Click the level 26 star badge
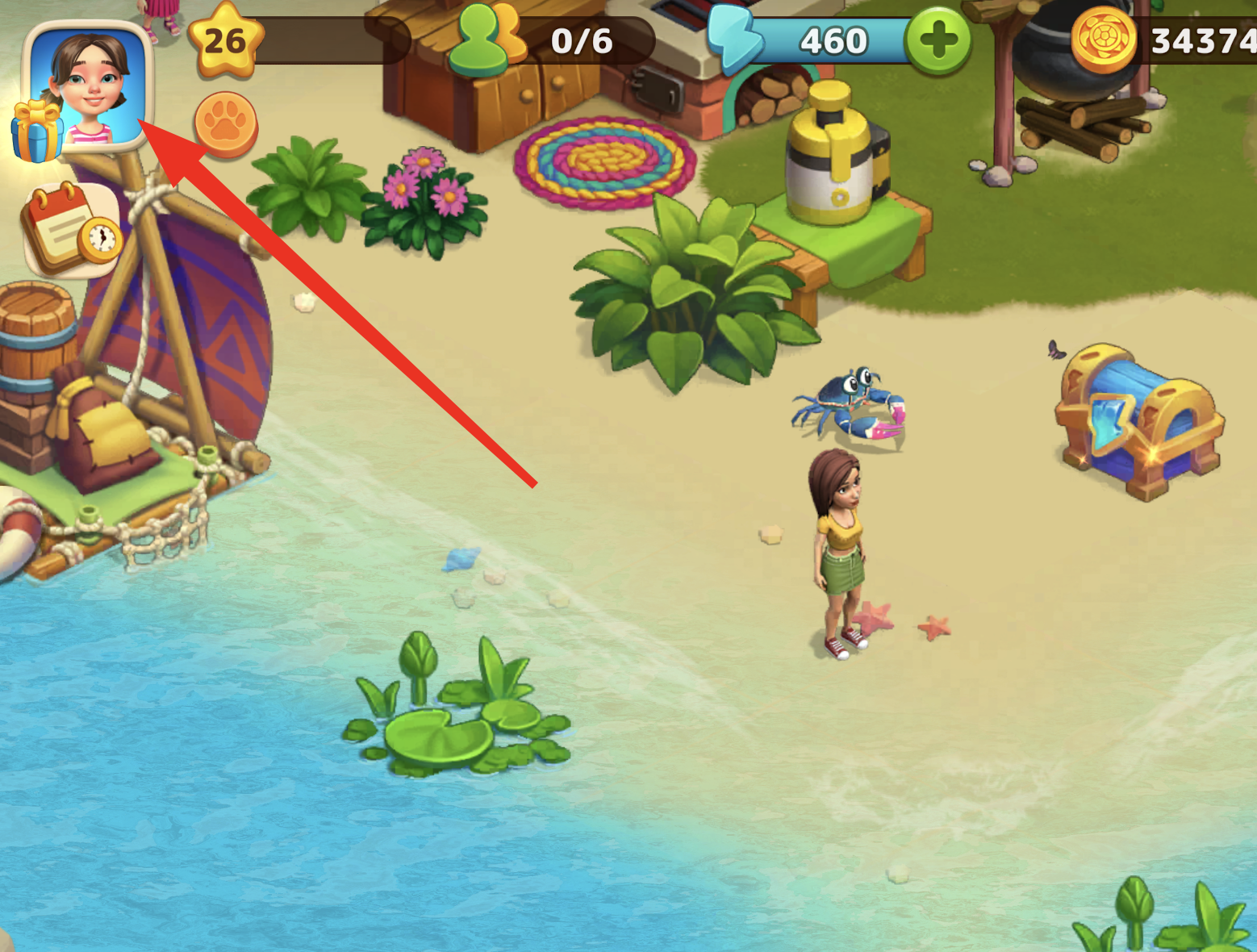 click(x=225, y=40)
